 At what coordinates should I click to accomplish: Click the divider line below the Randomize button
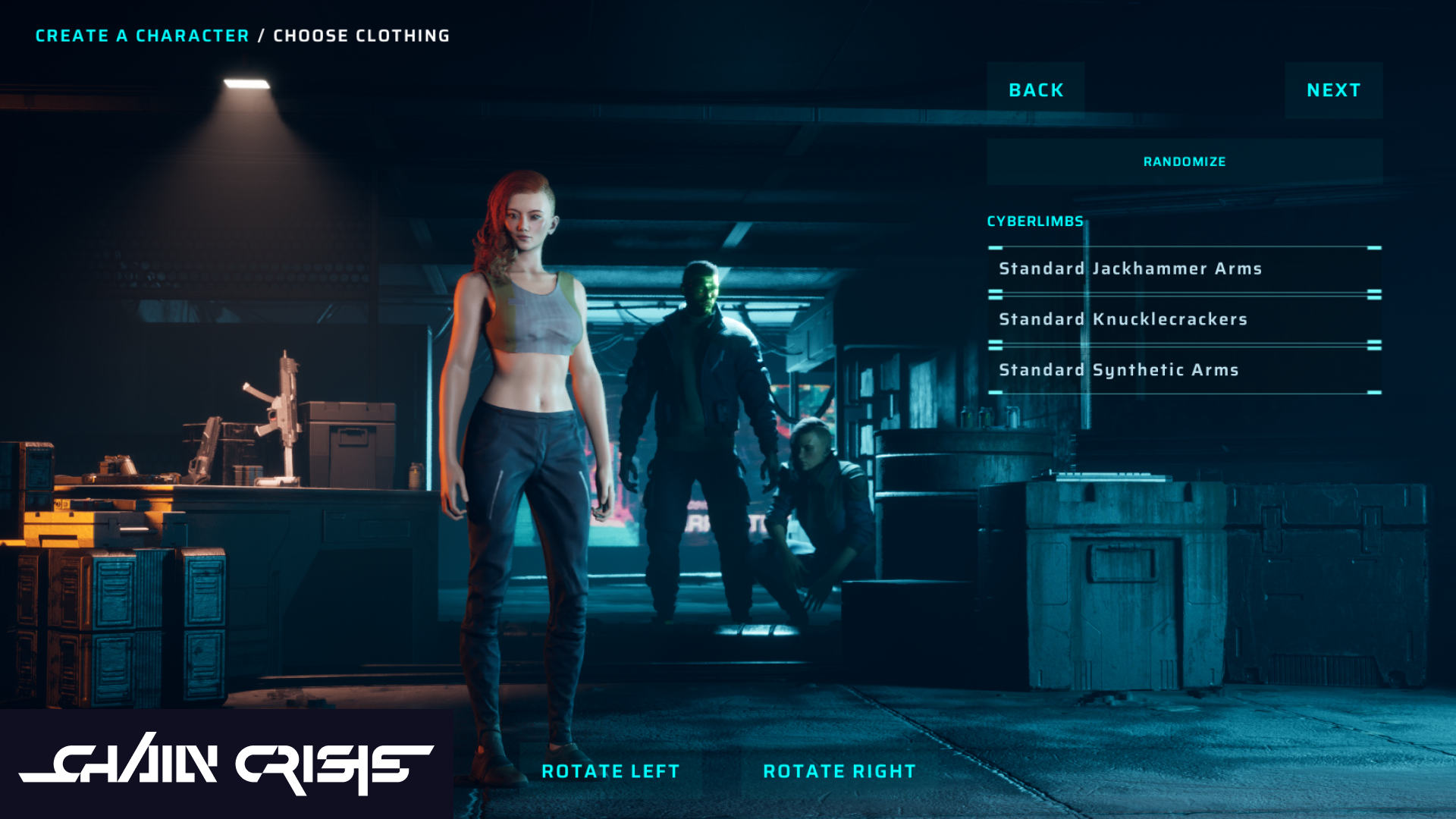click(1184, 182)
